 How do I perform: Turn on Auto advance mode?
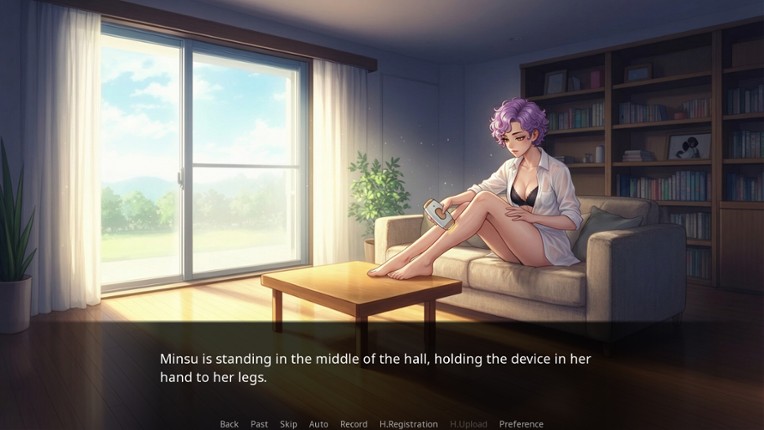coord(319,424)
